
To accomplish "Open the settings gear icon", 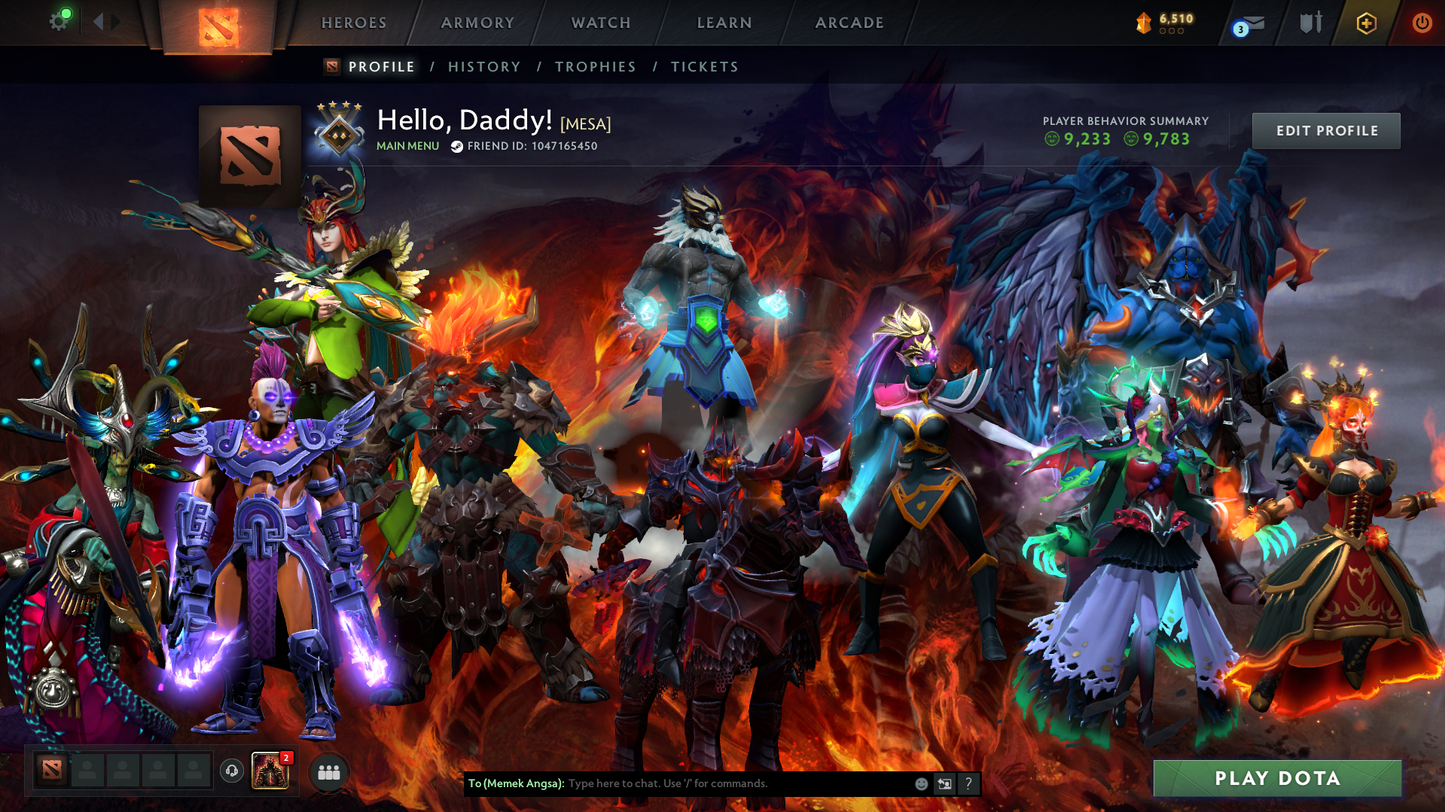I will point(58,20).
